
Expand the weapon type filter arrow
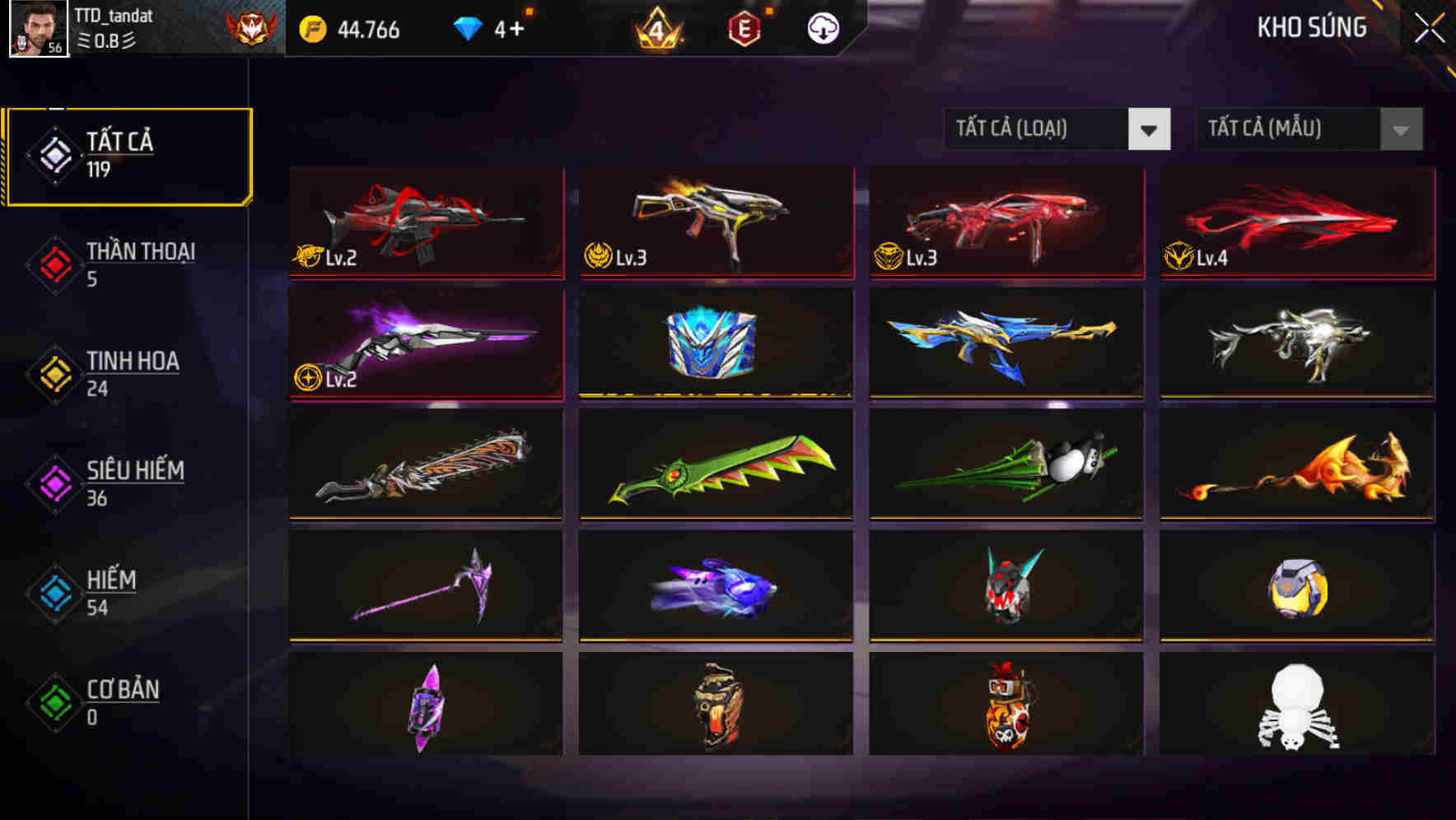coord(1150,129)
